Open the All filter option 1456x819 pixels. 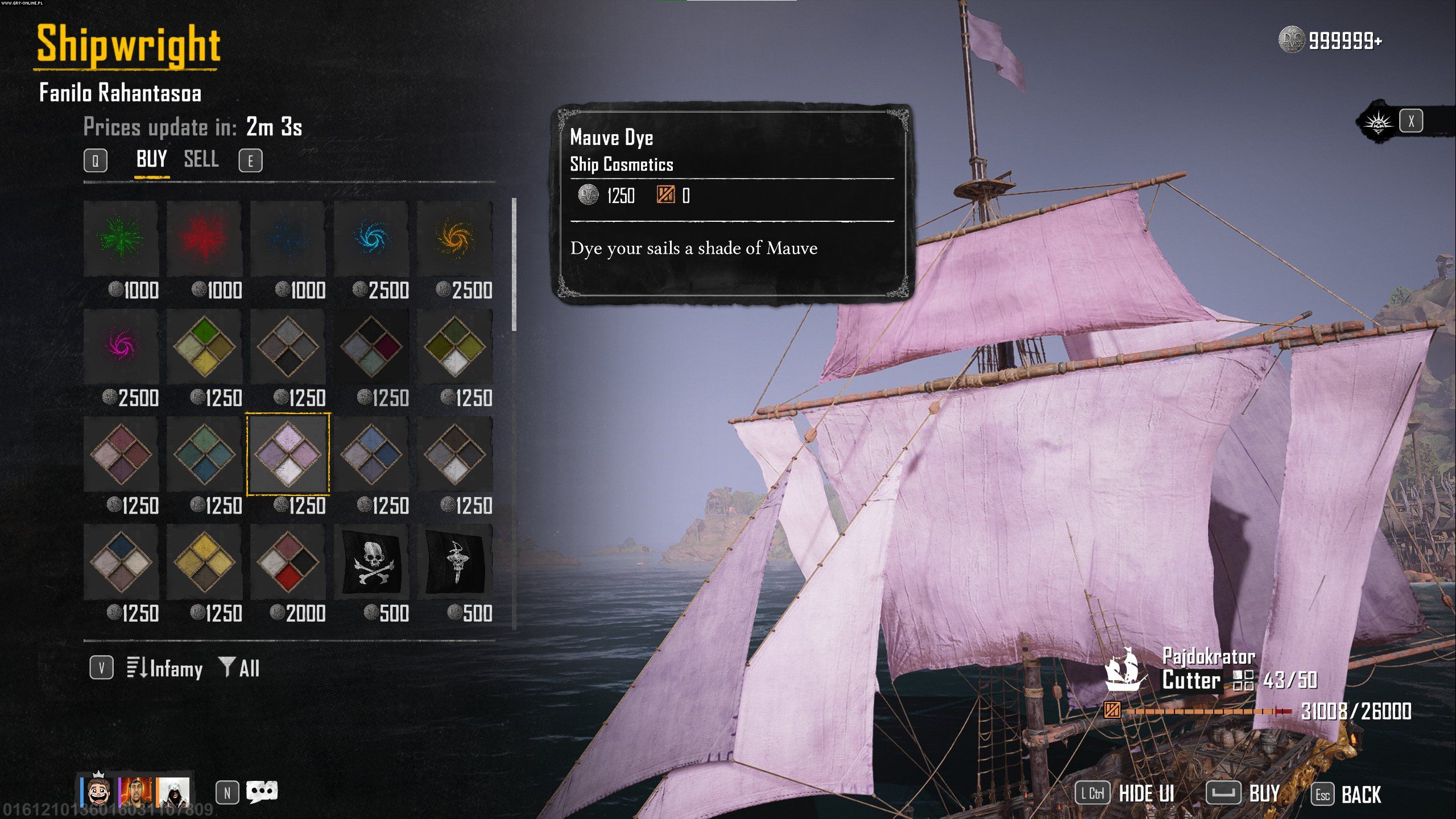pyautogui.click(x=240, y=668)
